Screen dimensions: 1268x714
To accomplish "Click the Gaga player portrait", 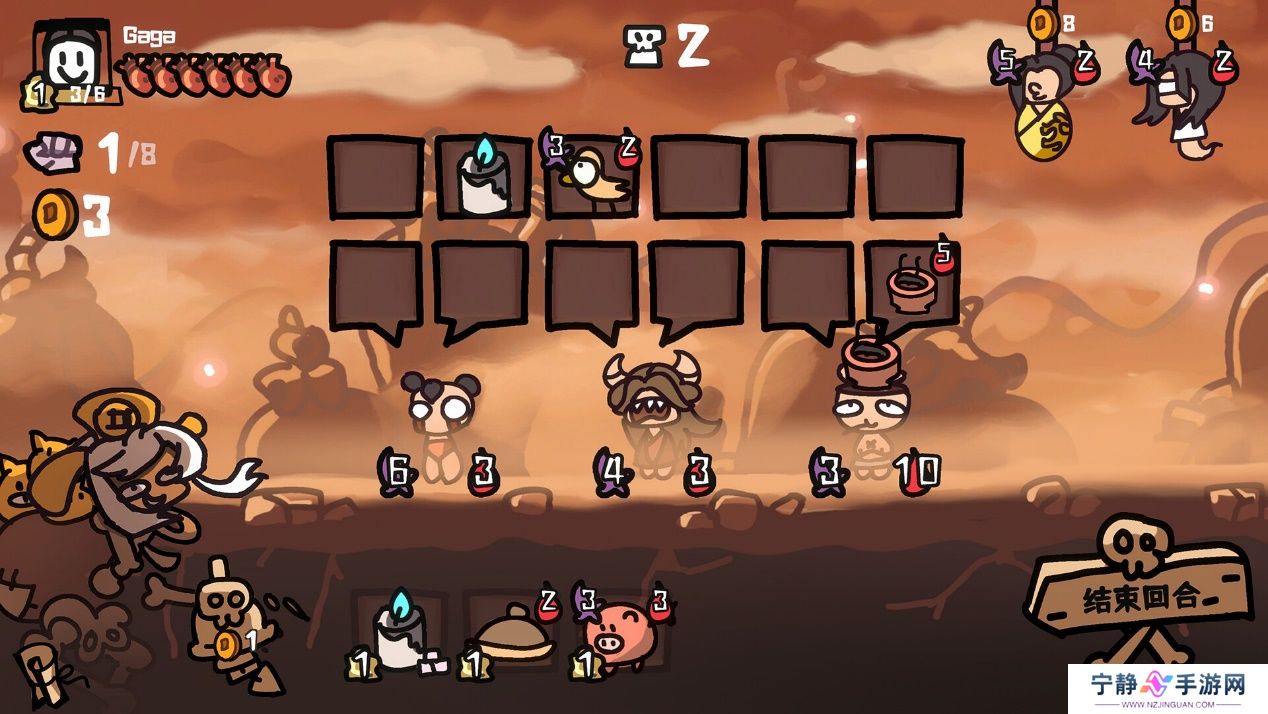I will click(x=73, y=62).
